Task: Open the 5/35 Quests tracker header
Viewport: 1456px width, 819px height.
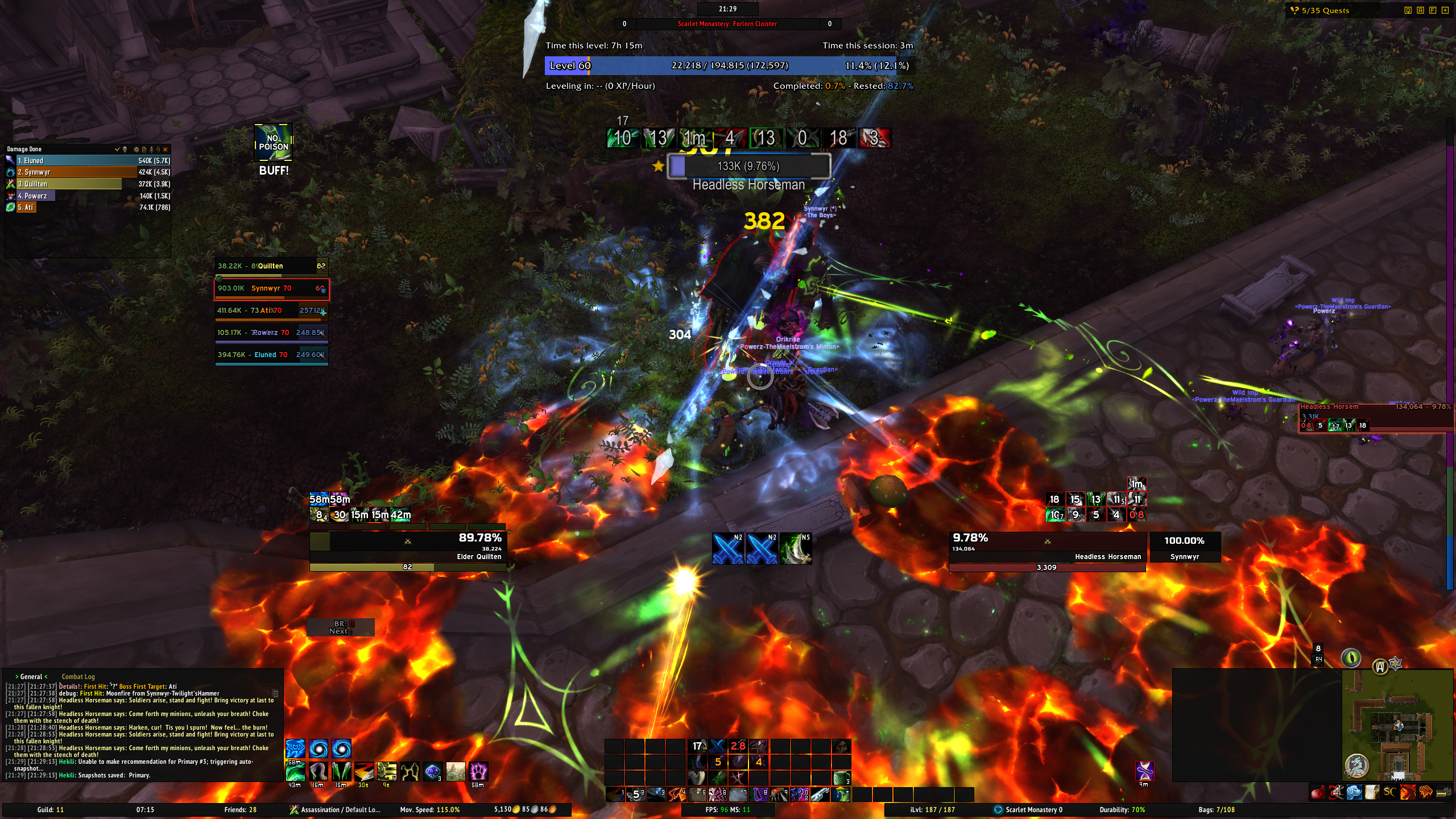Action: tap(1325, 10)
